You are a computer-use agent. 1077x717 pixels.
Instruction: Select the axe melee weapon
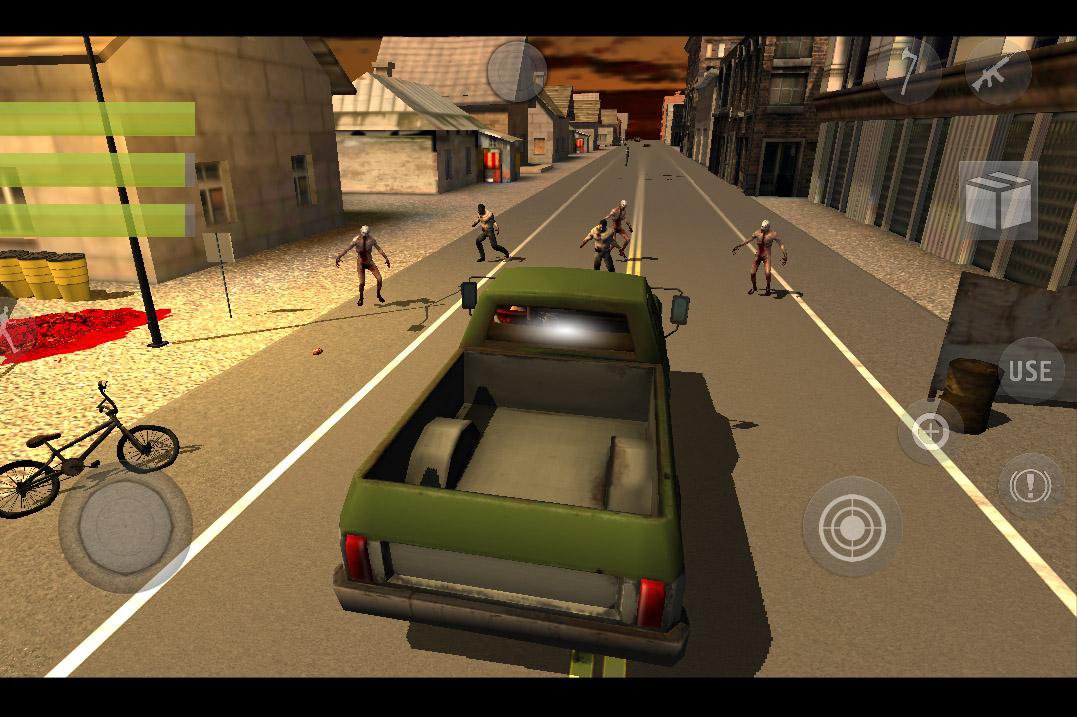[907, 70]
